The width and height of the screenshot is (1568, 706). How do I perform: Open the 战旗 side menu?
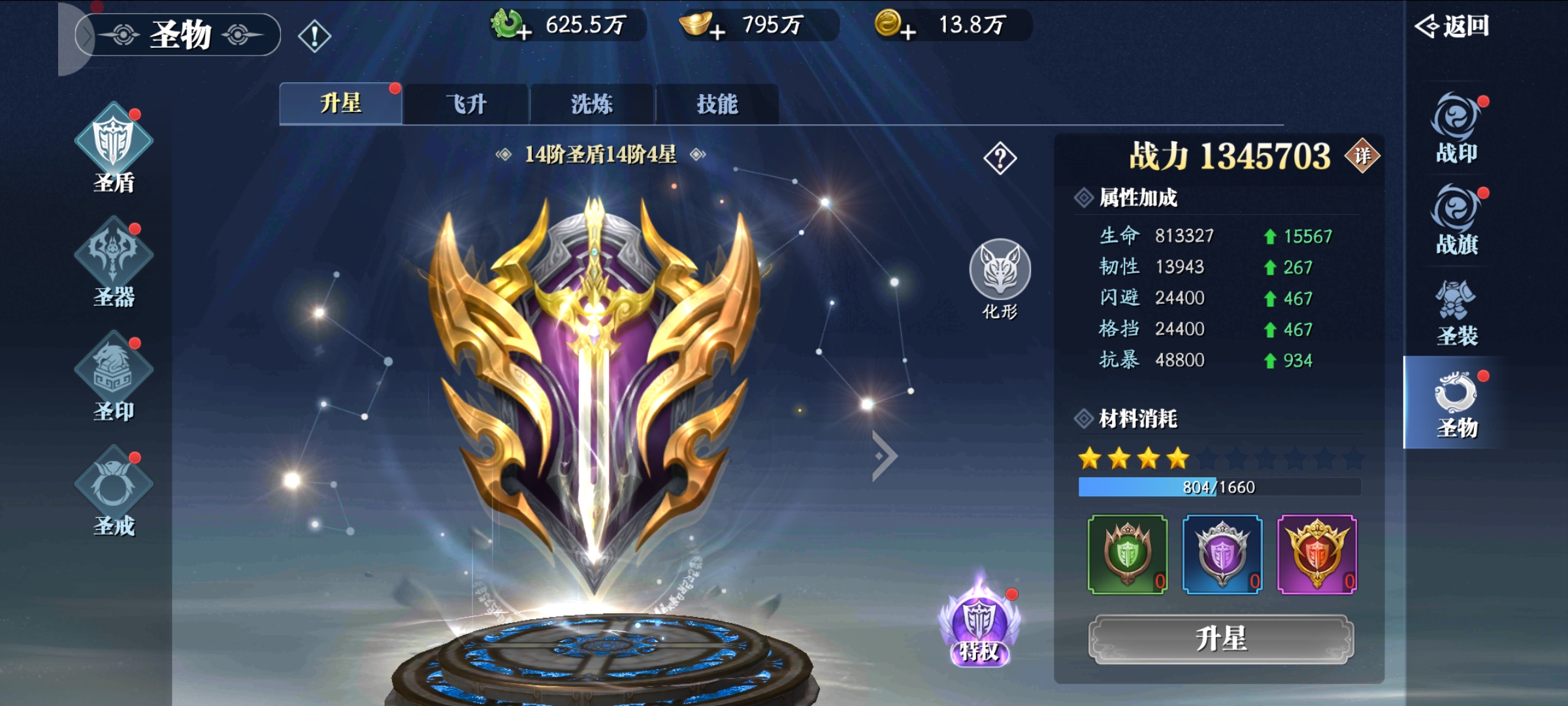[x=1456, y=220]
